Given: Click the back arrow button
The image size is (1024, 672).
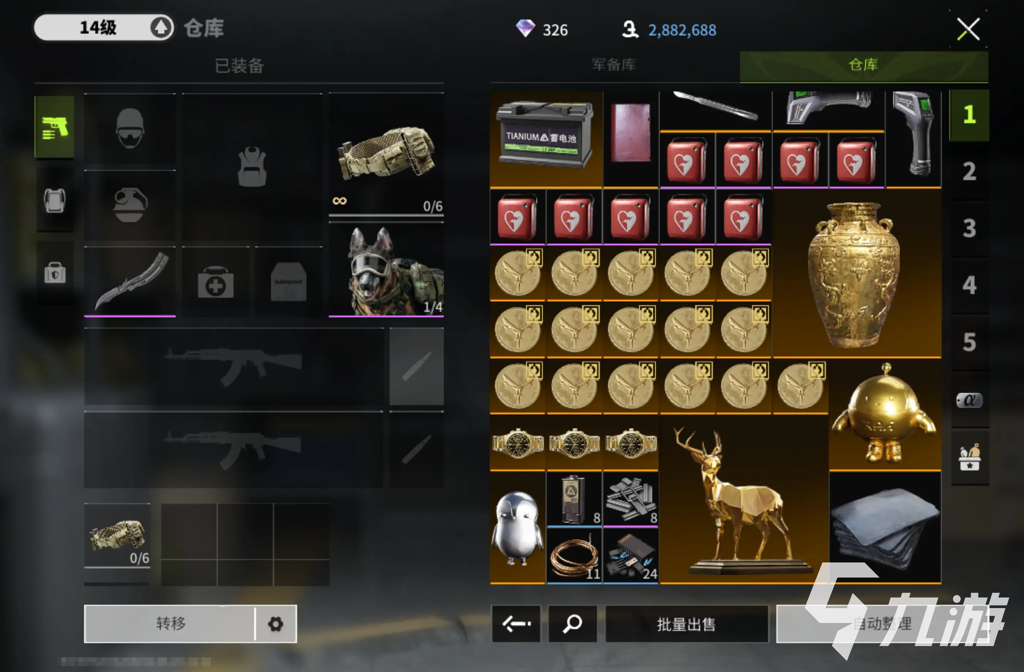Looking at the screenshot, I should point(516,624).
